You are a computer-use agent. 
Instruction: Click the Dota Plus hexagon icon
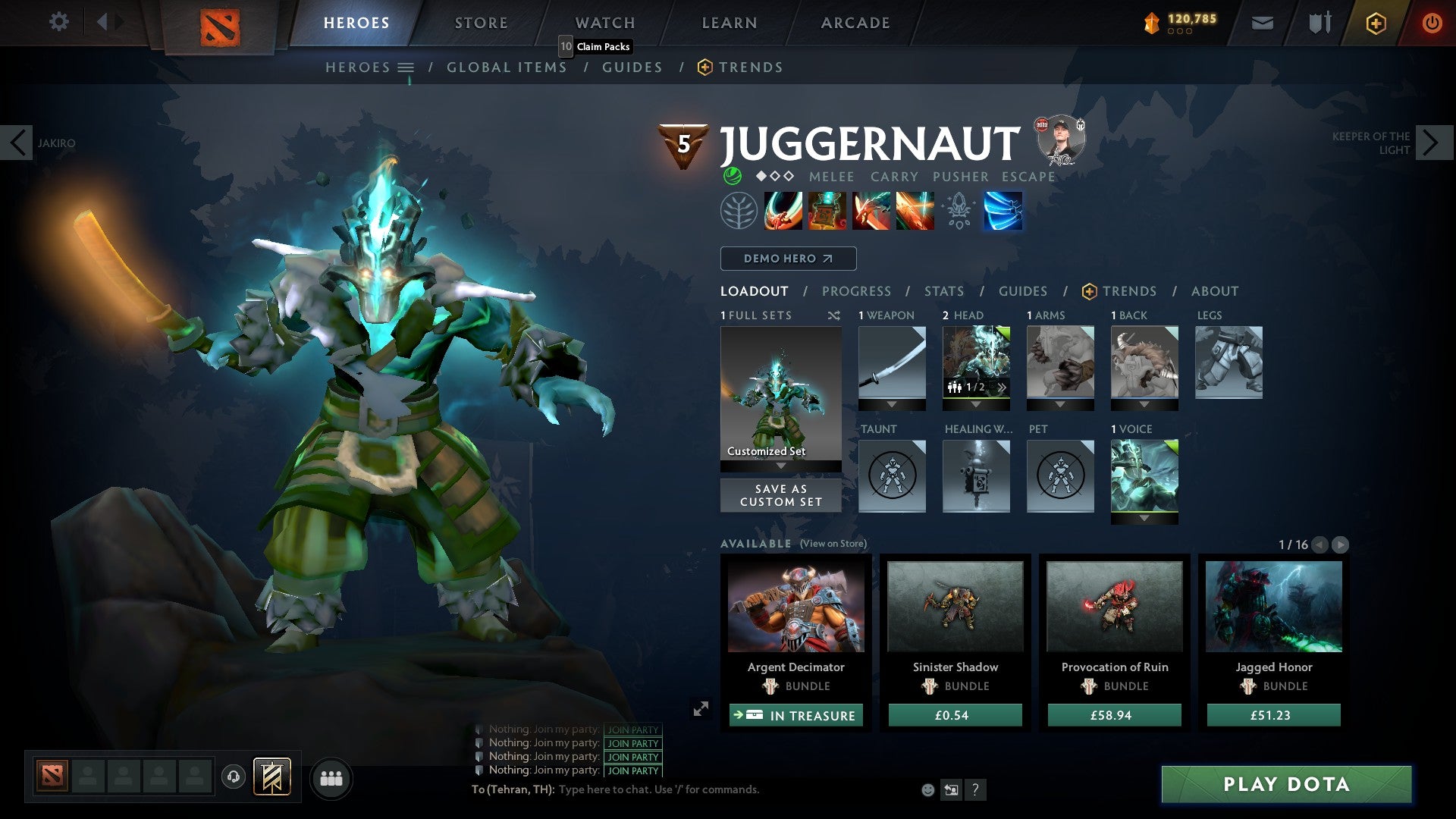(x=1375, y=23)
